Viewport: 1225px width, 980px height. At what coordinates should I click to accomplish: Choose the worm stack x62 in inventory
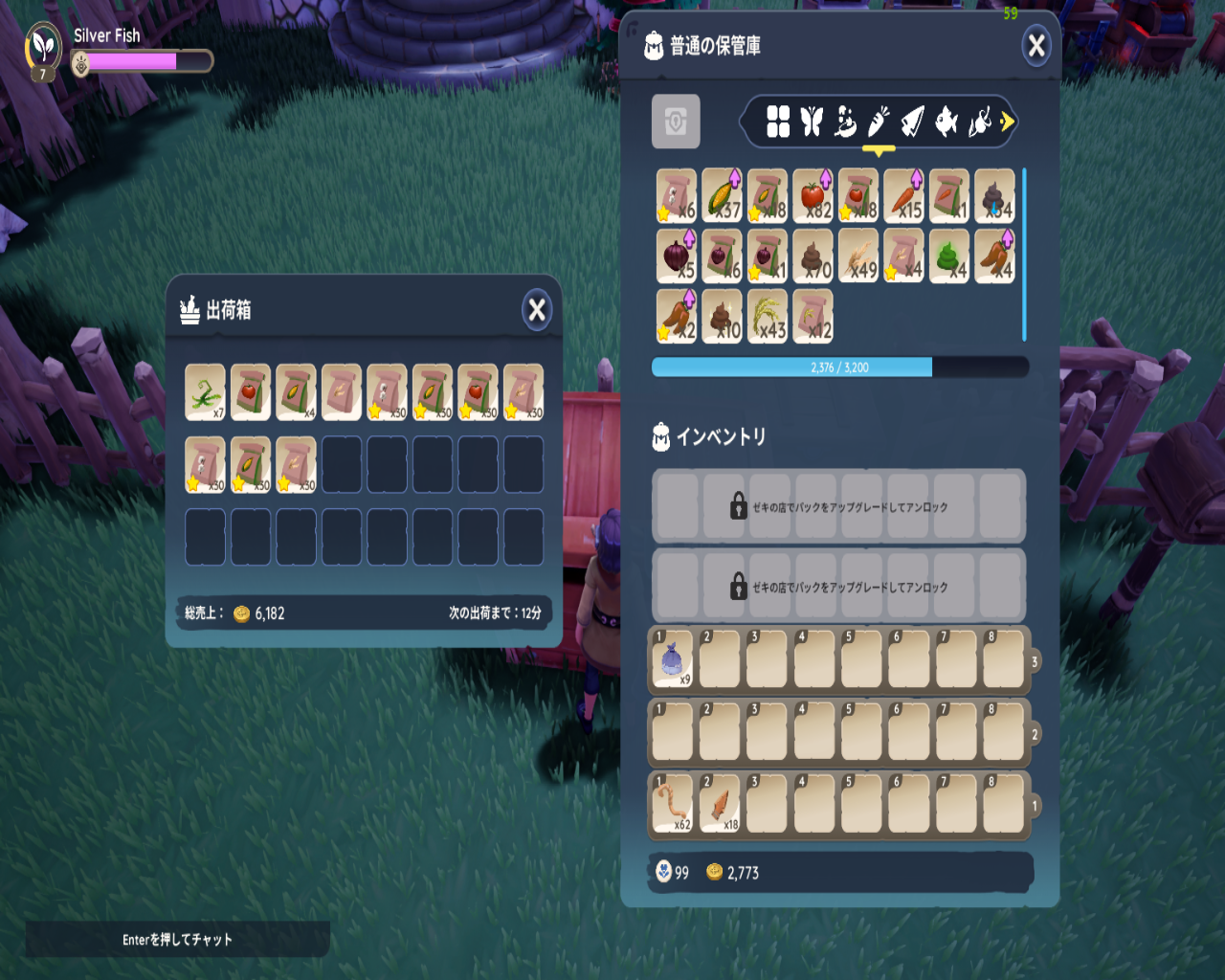[x=672, y=804]
